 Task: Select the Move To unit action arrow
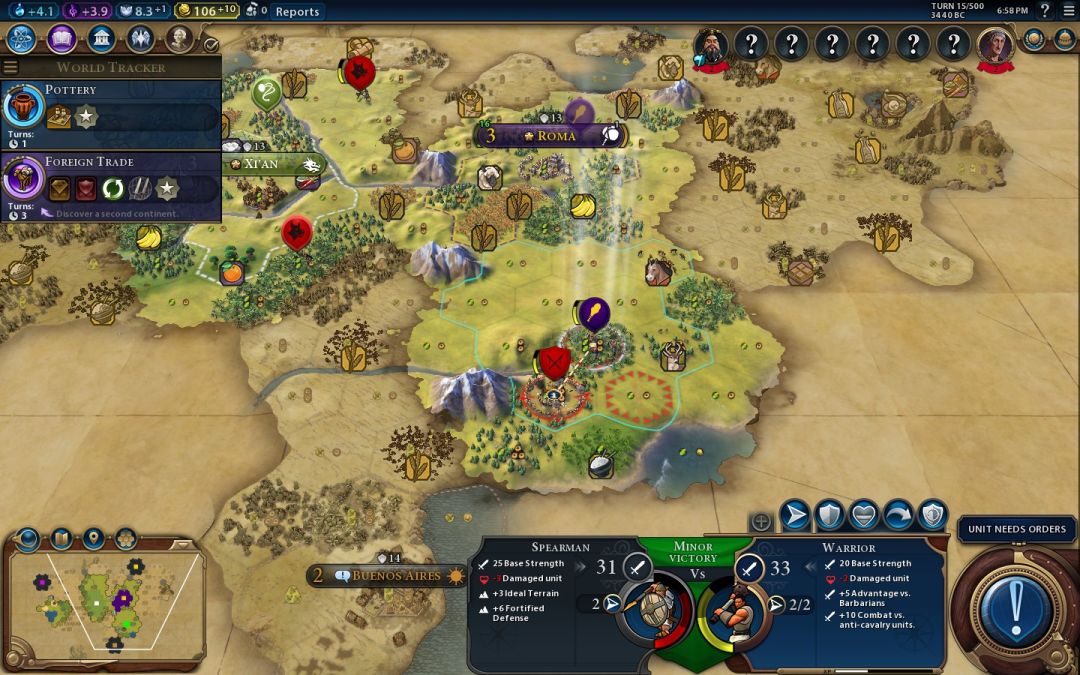click(x=795, y=515)
